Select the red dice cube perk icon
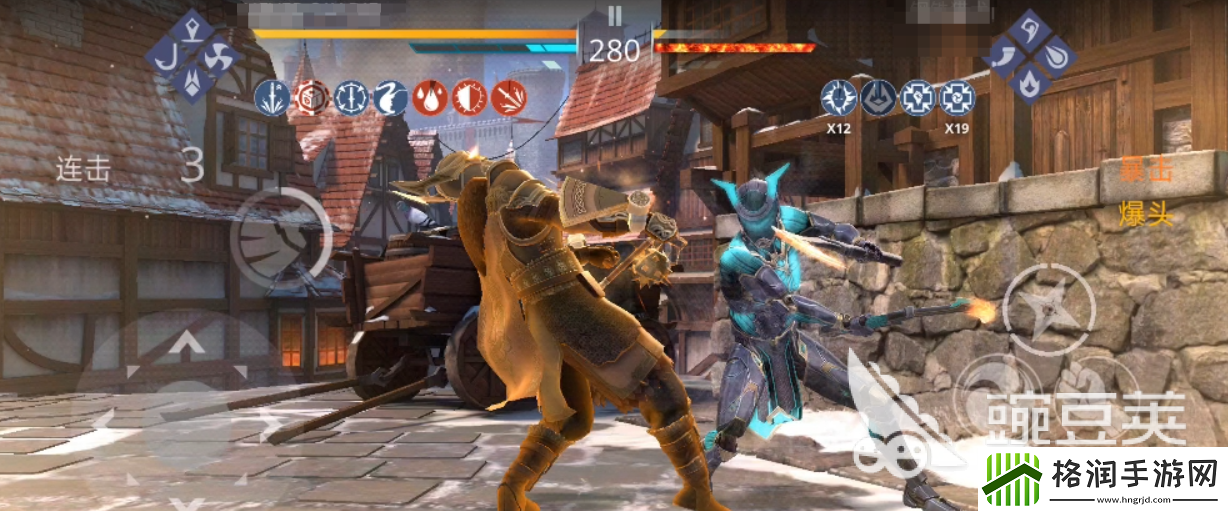1228x511 pixels. pyautogui.click(x=311, y=97)
